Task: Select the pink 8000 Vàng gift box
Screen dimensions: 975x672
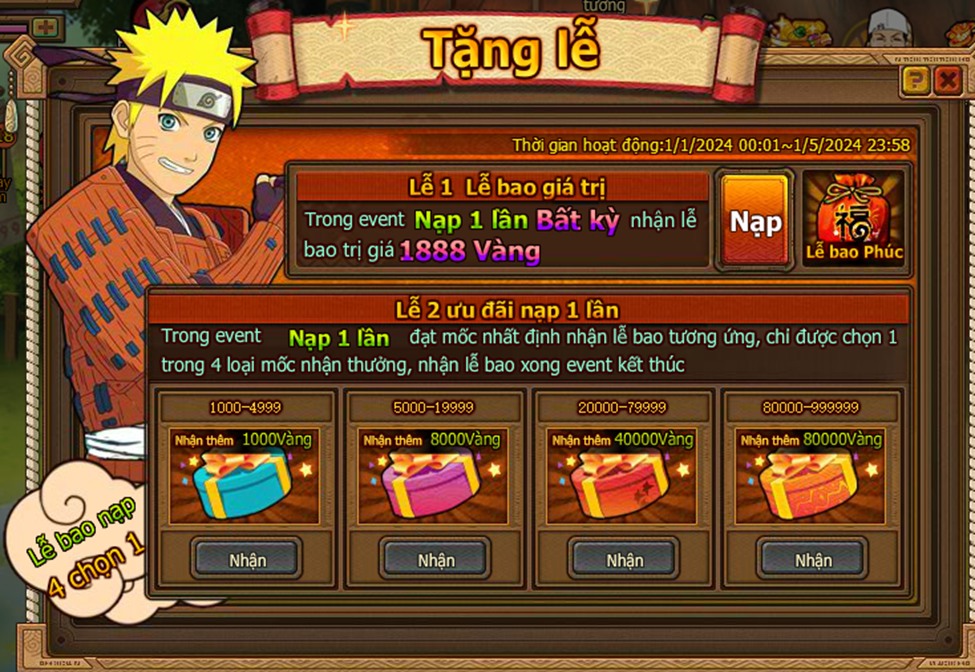Action: 434,483
